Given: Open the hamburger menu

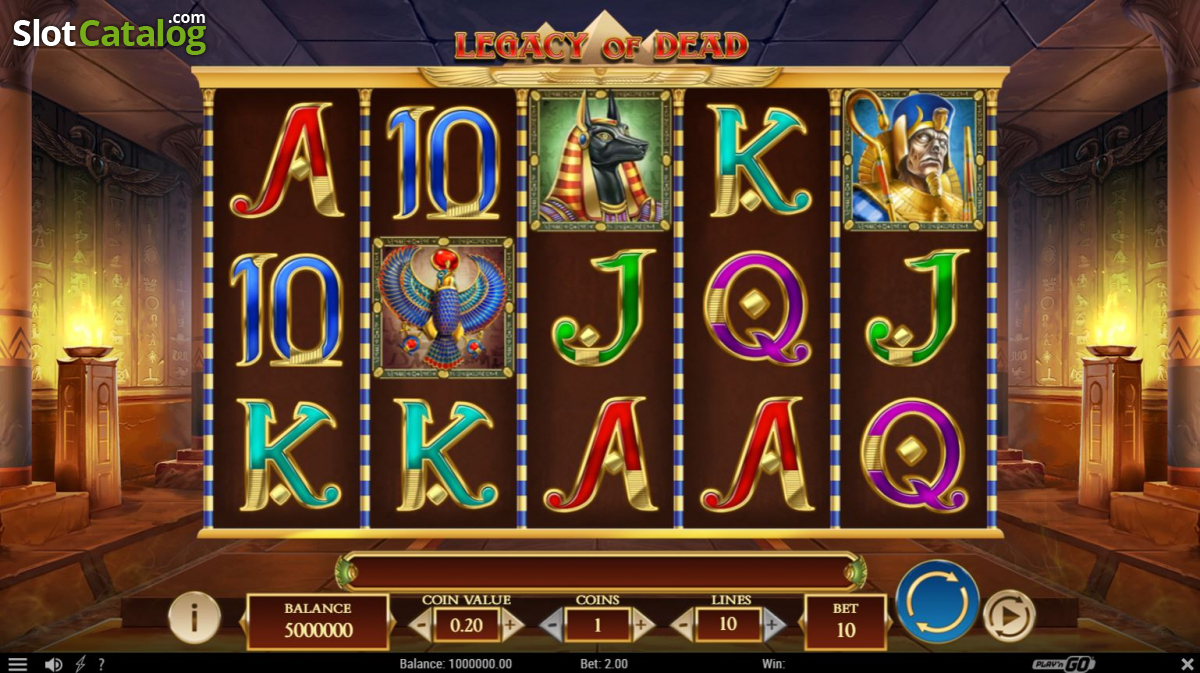Looking at the screenshot, I should (x=17, y=664).
